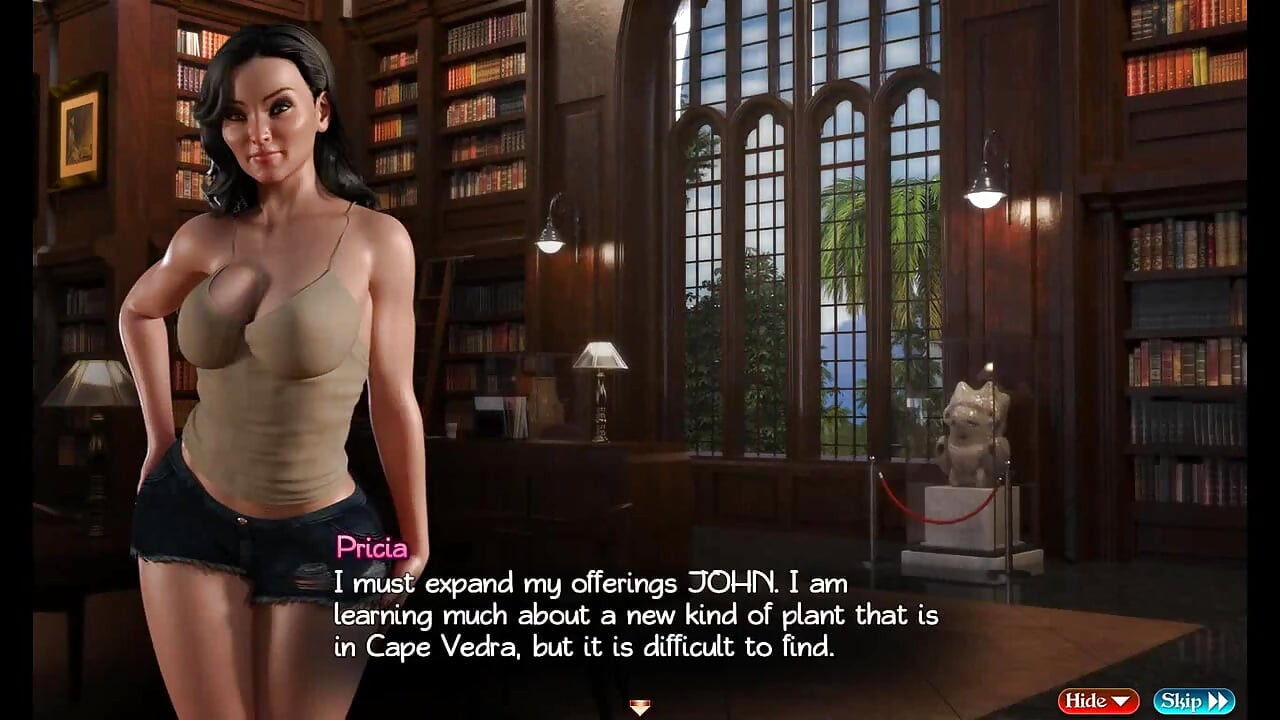
Task: Advance dialogue with the red arrow indicator
Action: tap(640, 707)
